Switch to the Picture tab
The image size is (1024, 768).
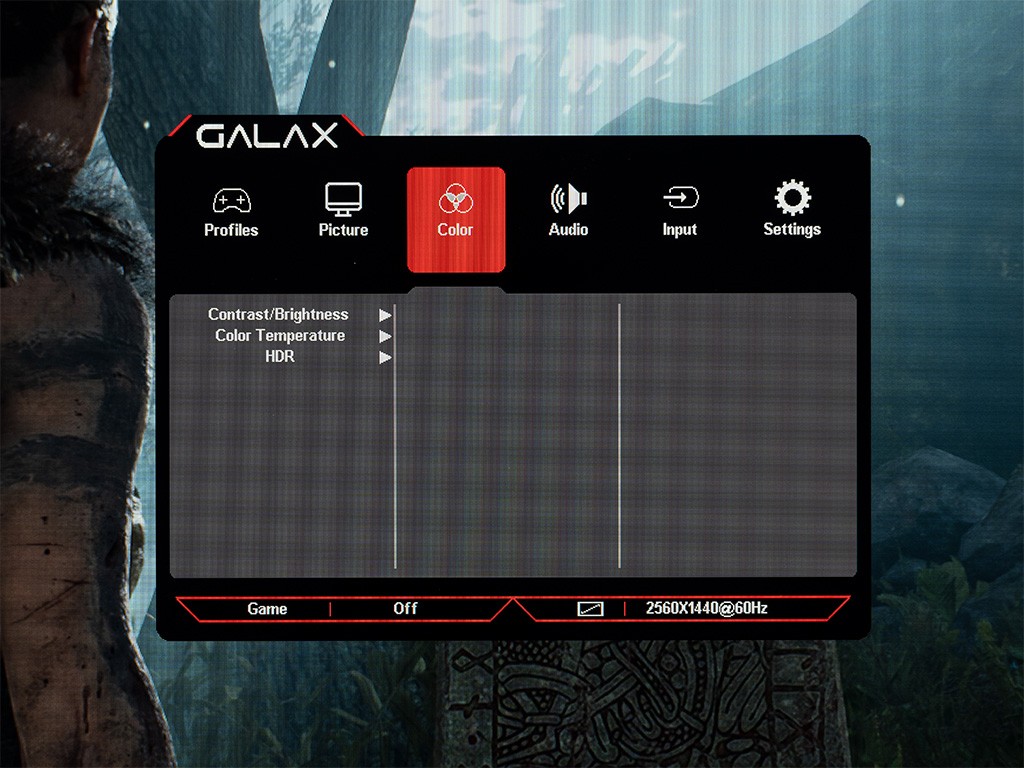[343, 213]
